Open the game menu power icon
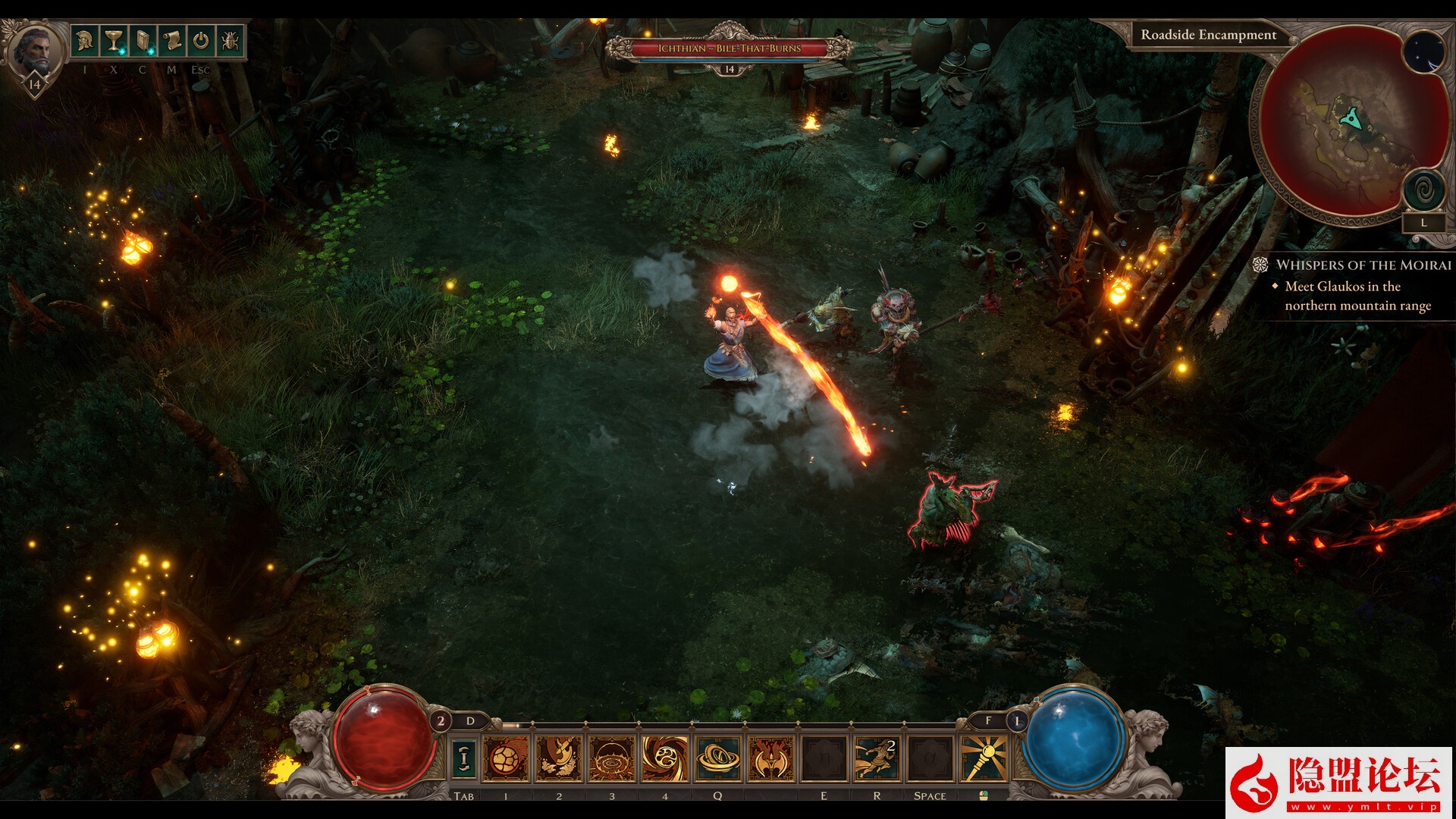Screen dimensions: 1456x819 [200, 40]
